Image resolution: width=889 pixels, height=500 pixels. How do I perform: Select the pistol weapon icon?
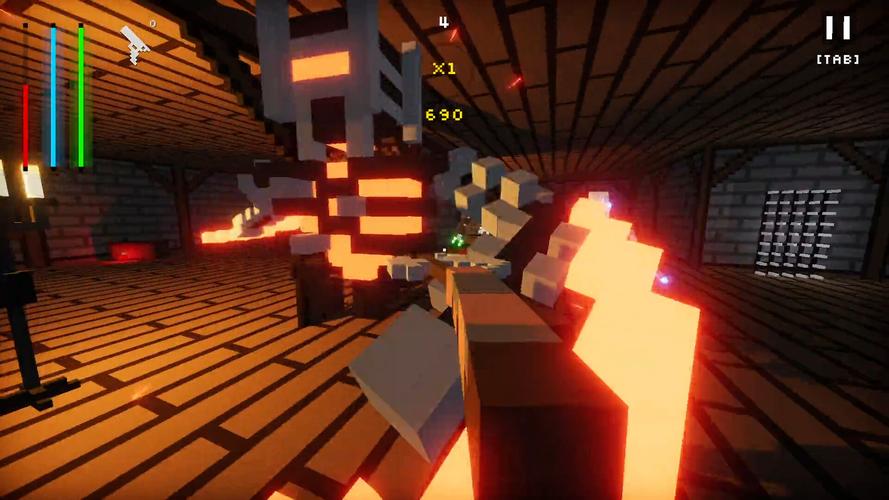[x=135, y=43]
